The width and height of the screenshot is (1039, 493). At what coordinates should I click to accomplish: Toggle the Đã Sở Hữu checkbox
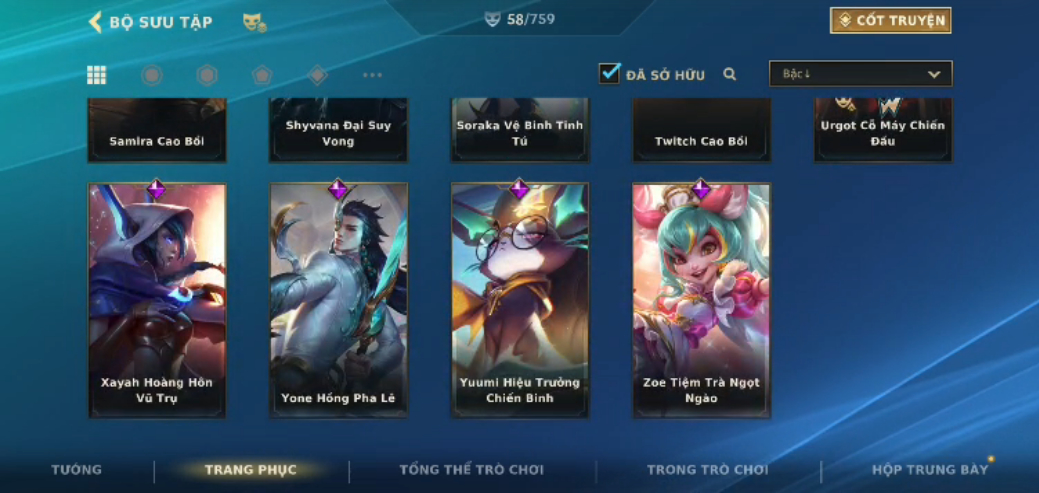click(609, 74)
